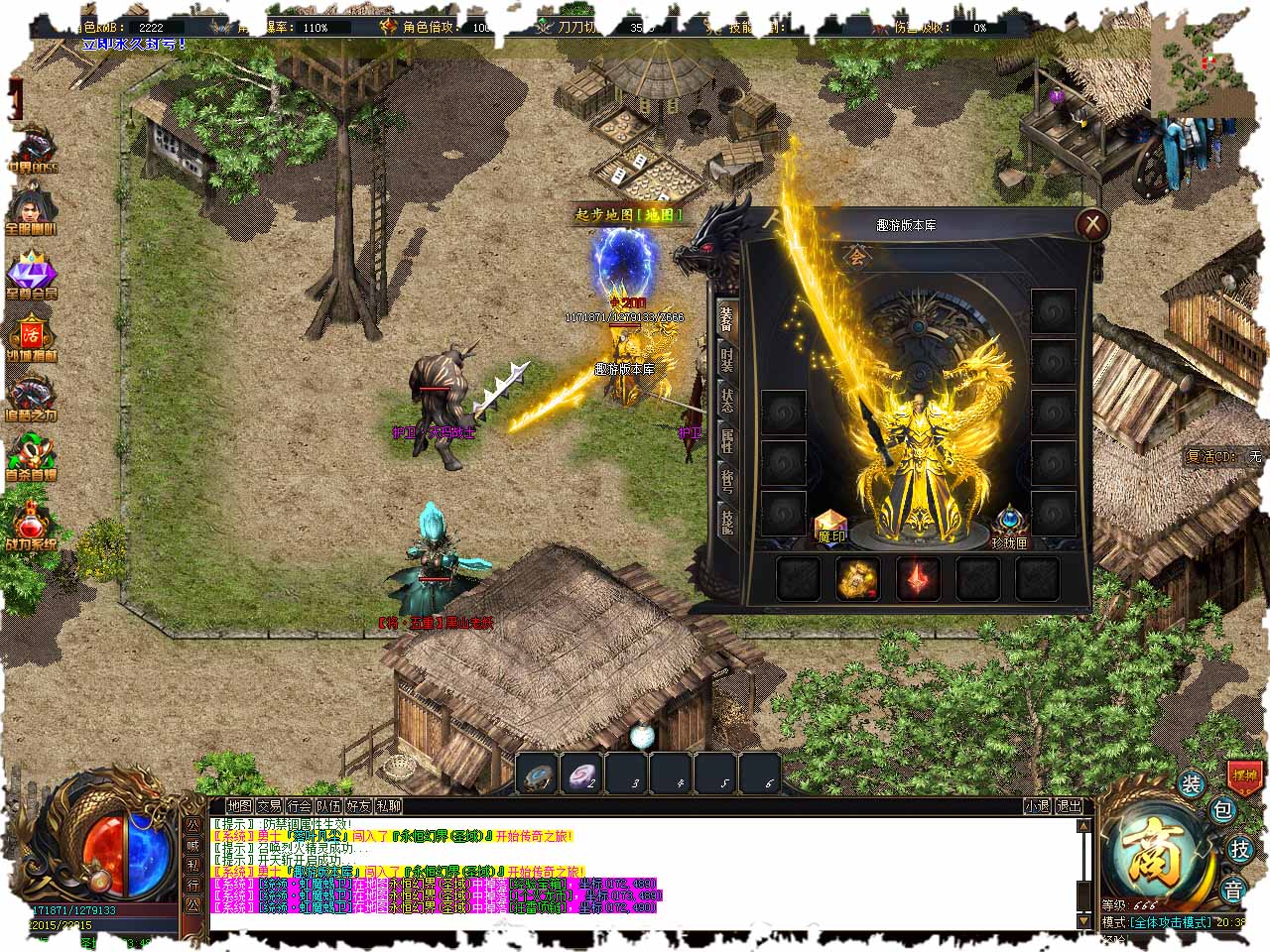1270x952 pixels.
Task: Open the 至尊会员 diamond icon
Action: 33,273
